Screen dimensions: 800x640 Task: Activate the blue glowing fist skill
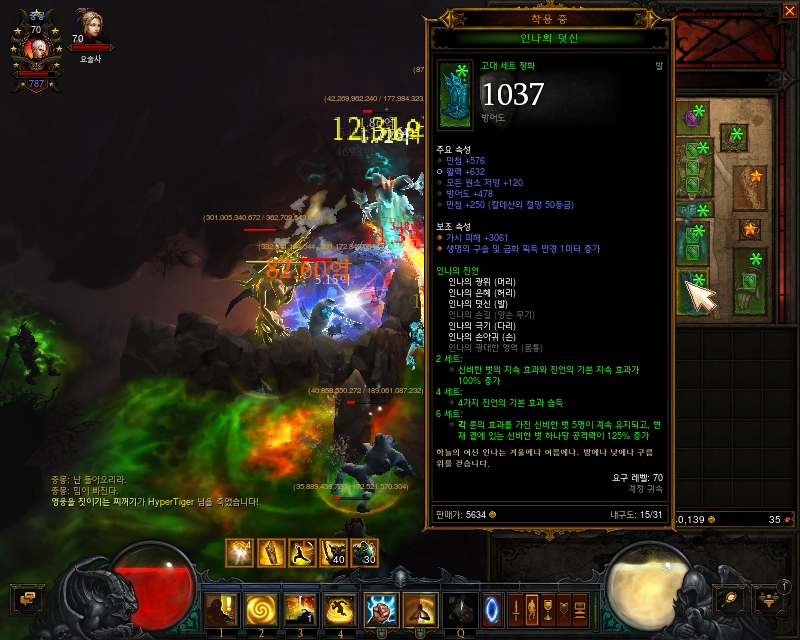click(381, 608)
